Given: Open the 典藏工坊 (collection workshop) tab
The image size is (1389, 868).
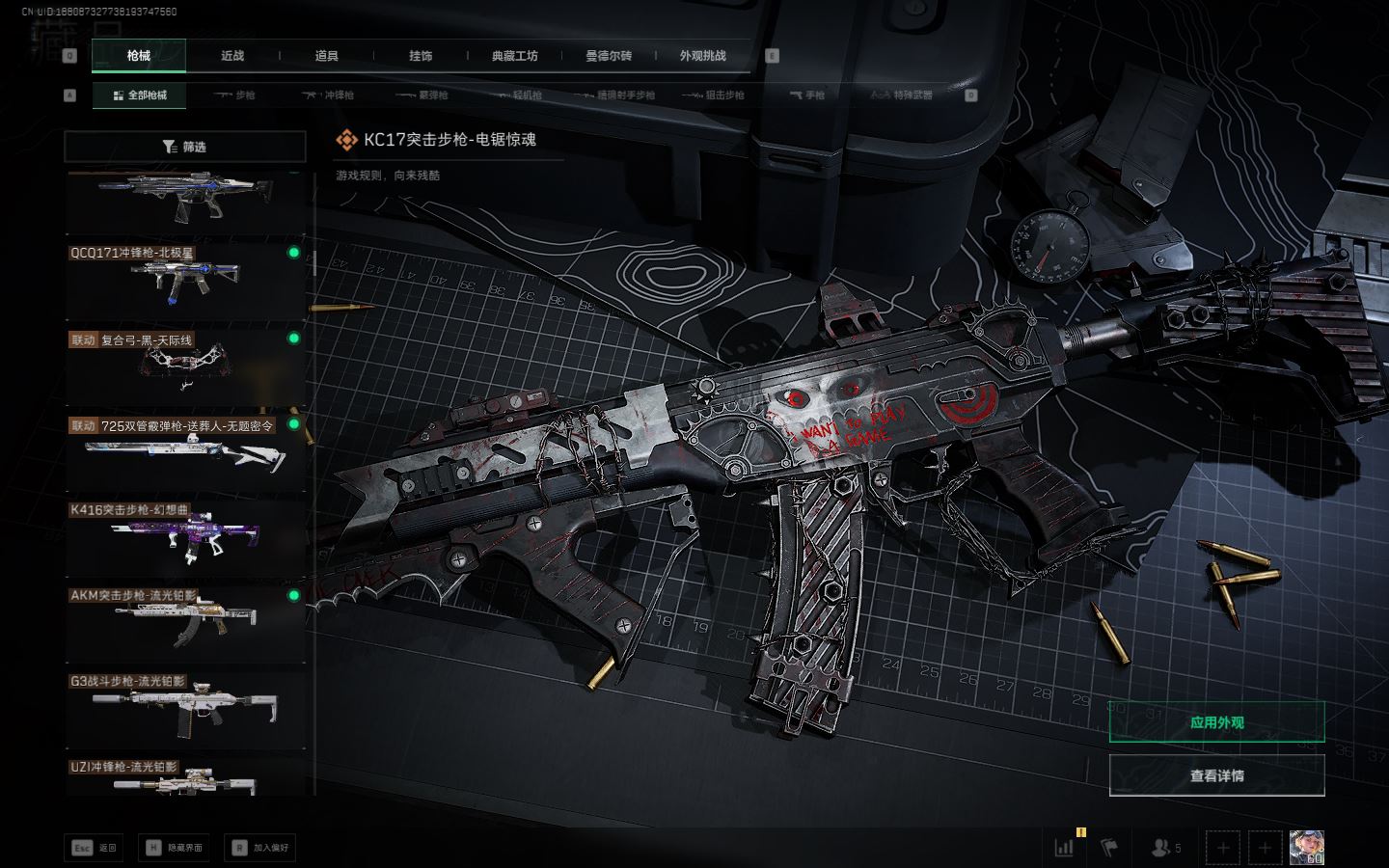Looking at the screenshot, I should click(x=514, y=56).
